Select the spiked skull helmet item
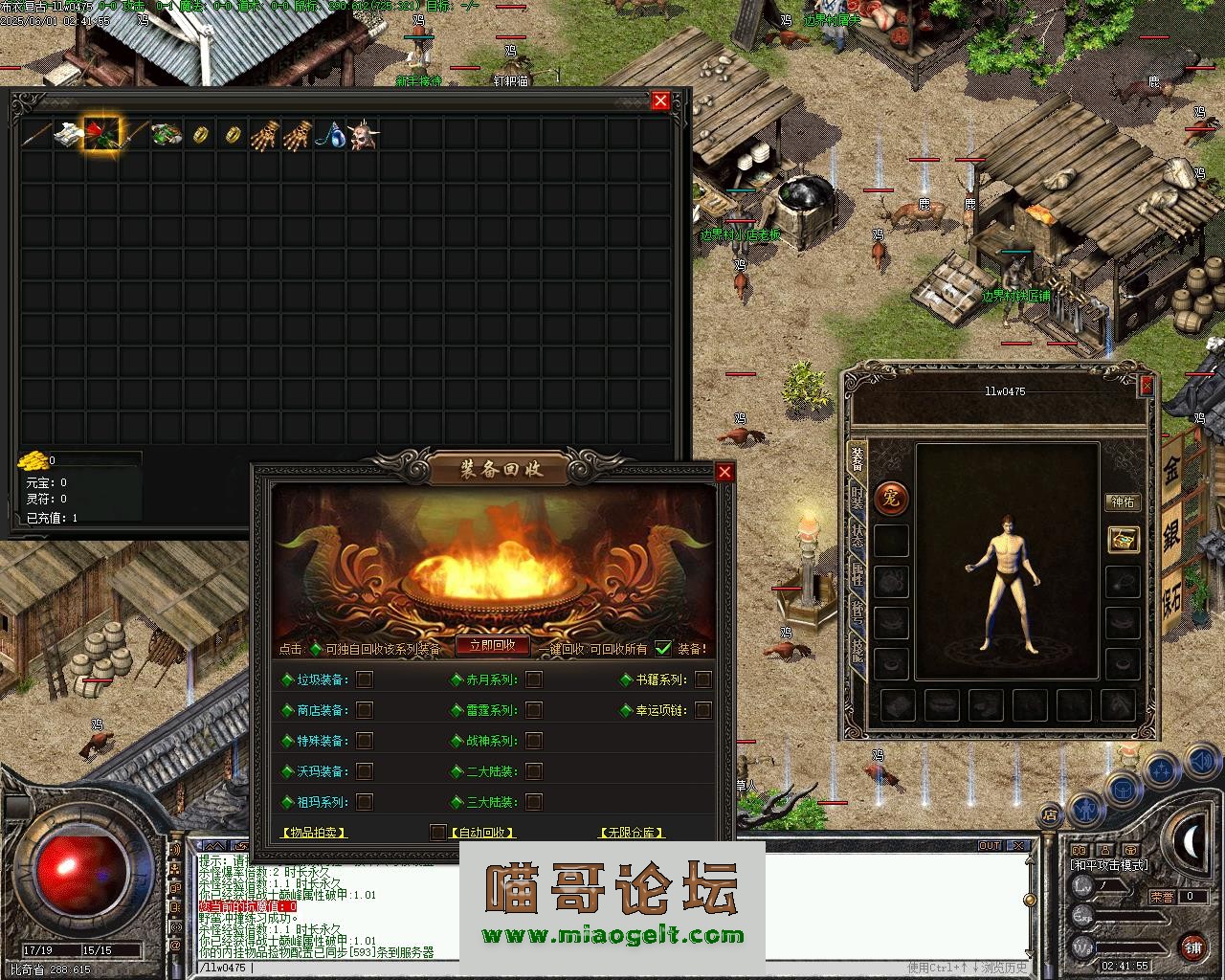Screen dimensions: 1225x980 (x=364, y=135)
